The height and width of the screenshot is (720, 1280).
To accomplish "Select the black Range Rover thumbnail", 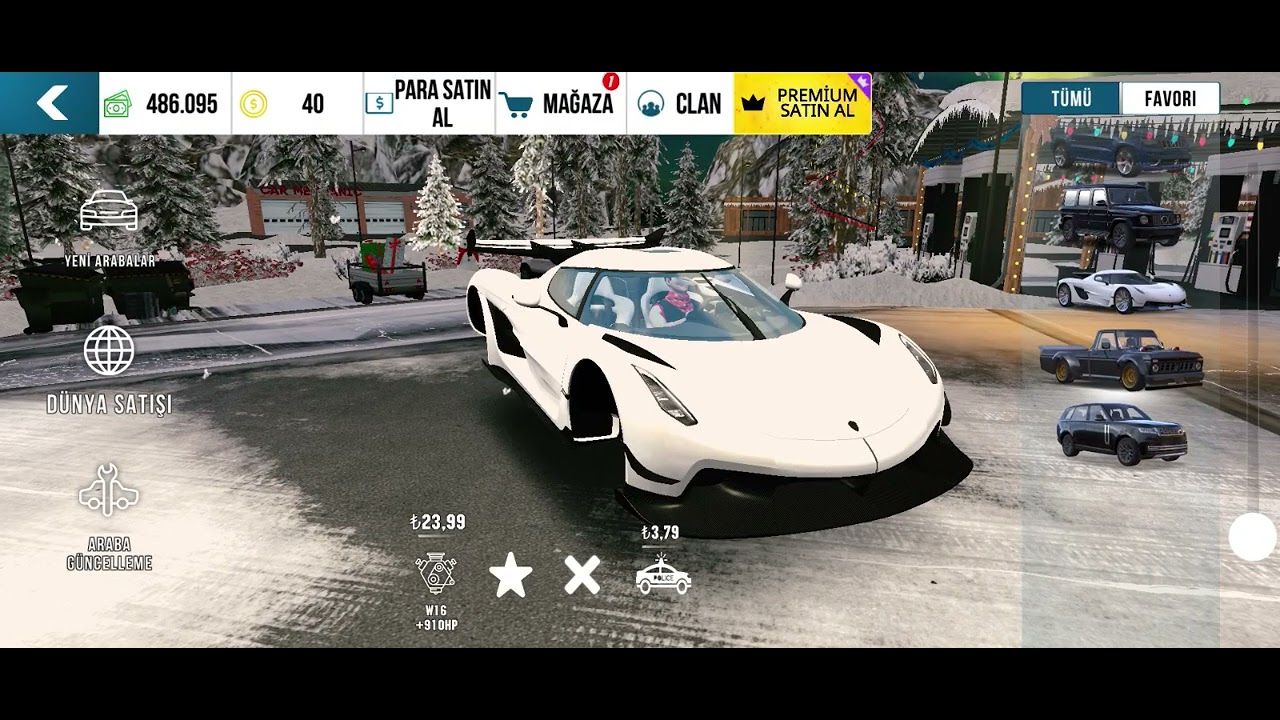I will coord(1121,432).
